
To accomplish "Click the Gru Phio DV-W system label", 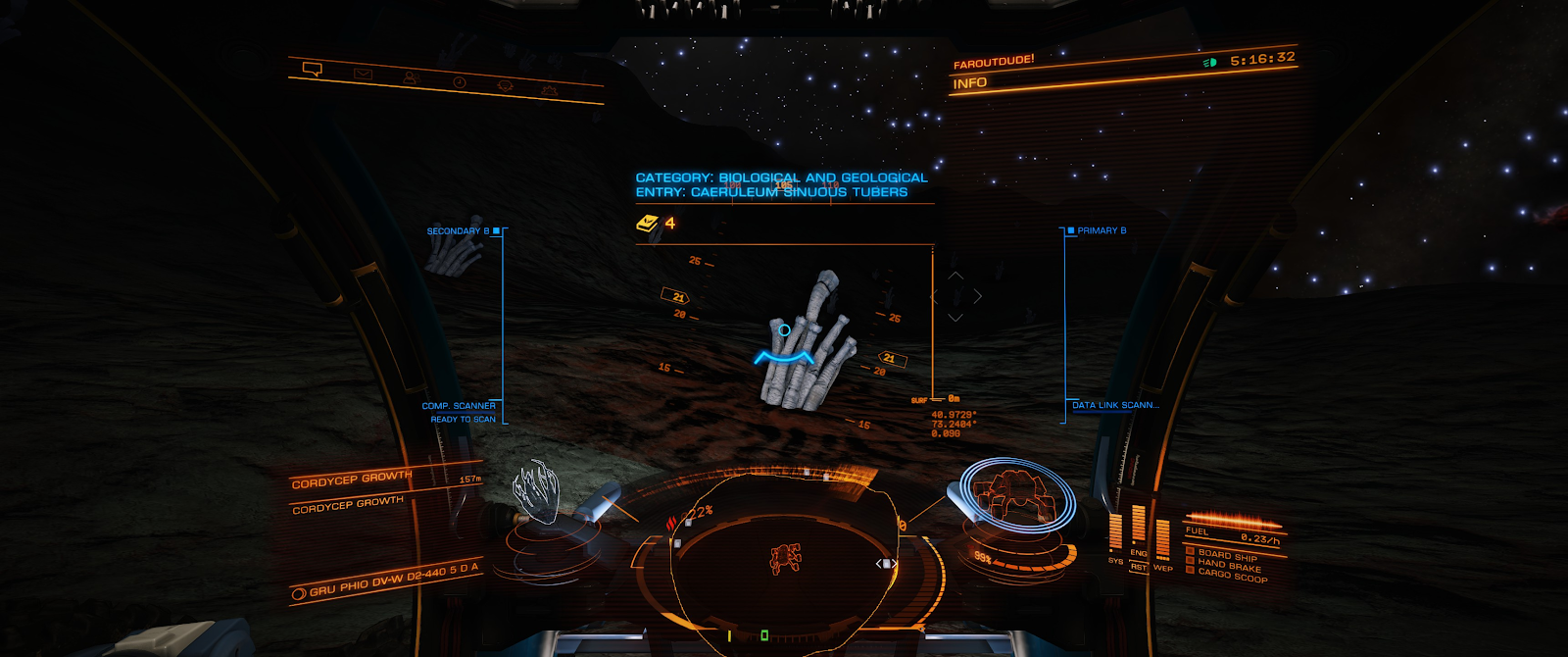I will pyautogui.click(x=394, y=581).
